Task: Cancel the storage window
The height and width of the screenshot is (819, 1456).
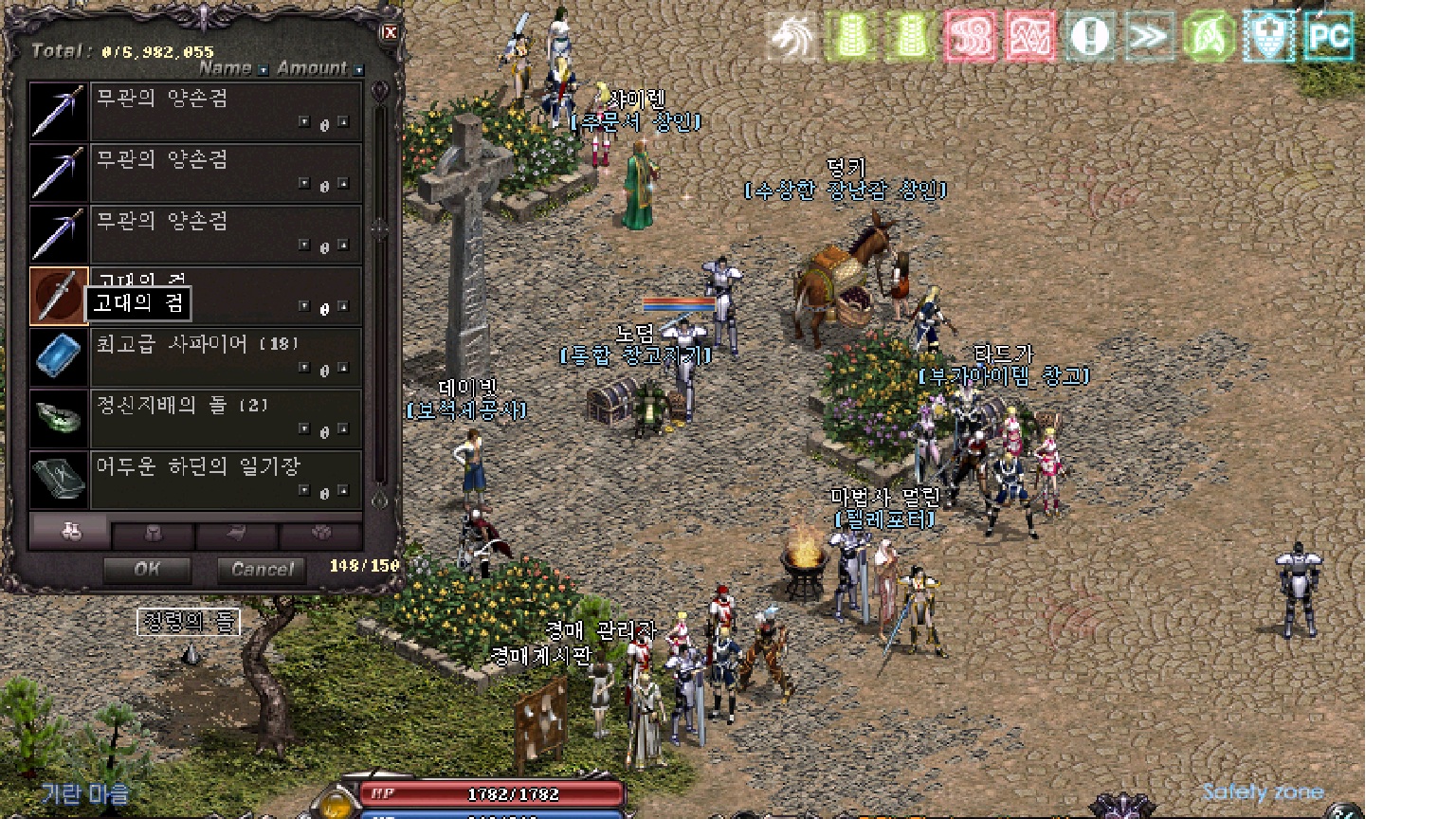Action: (x=262, y=569)
